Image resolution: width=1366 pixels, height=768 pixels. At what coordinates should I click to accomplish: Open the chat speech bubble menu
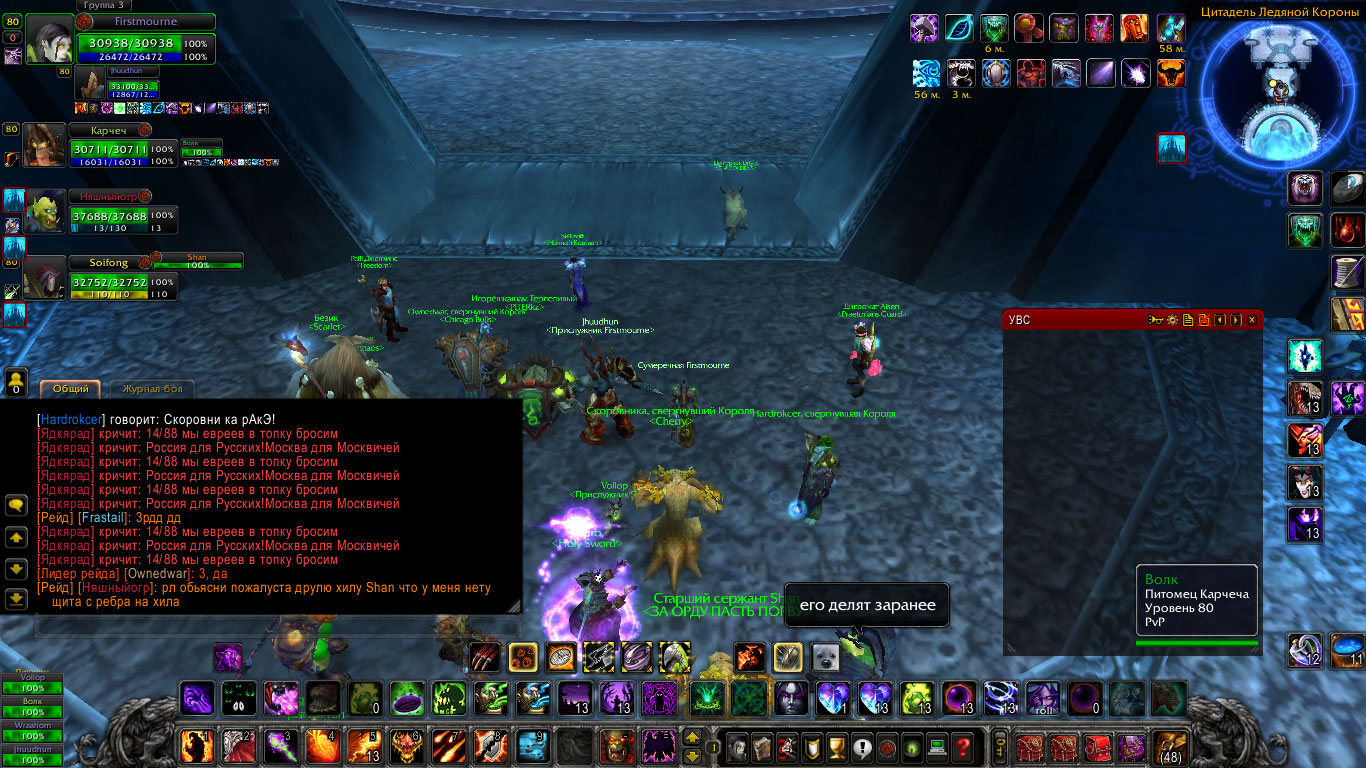click(16, 506)
